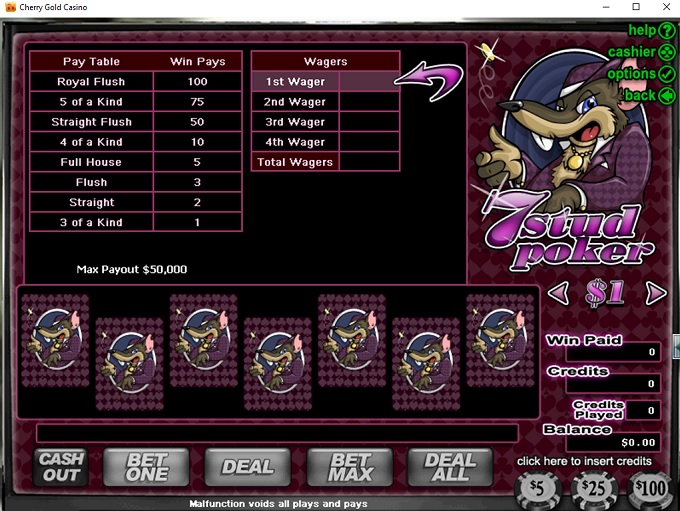680x511 pixels.
Task: Close the Cherry Gold Casino window
Action: click(x=663, y=7)
